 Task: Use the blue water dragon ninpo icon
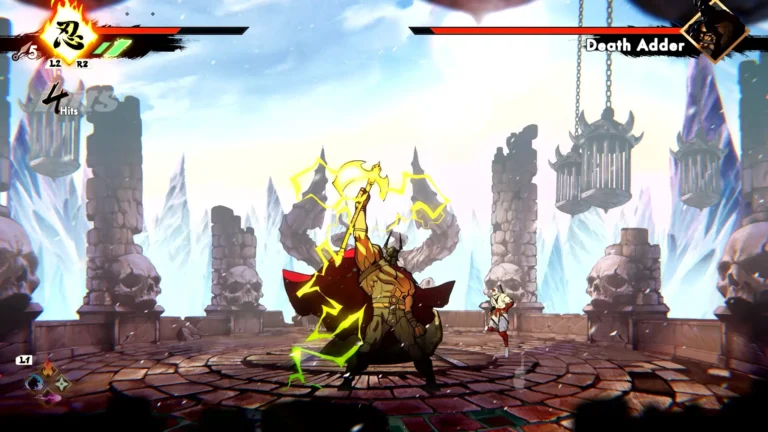[32, 384]
